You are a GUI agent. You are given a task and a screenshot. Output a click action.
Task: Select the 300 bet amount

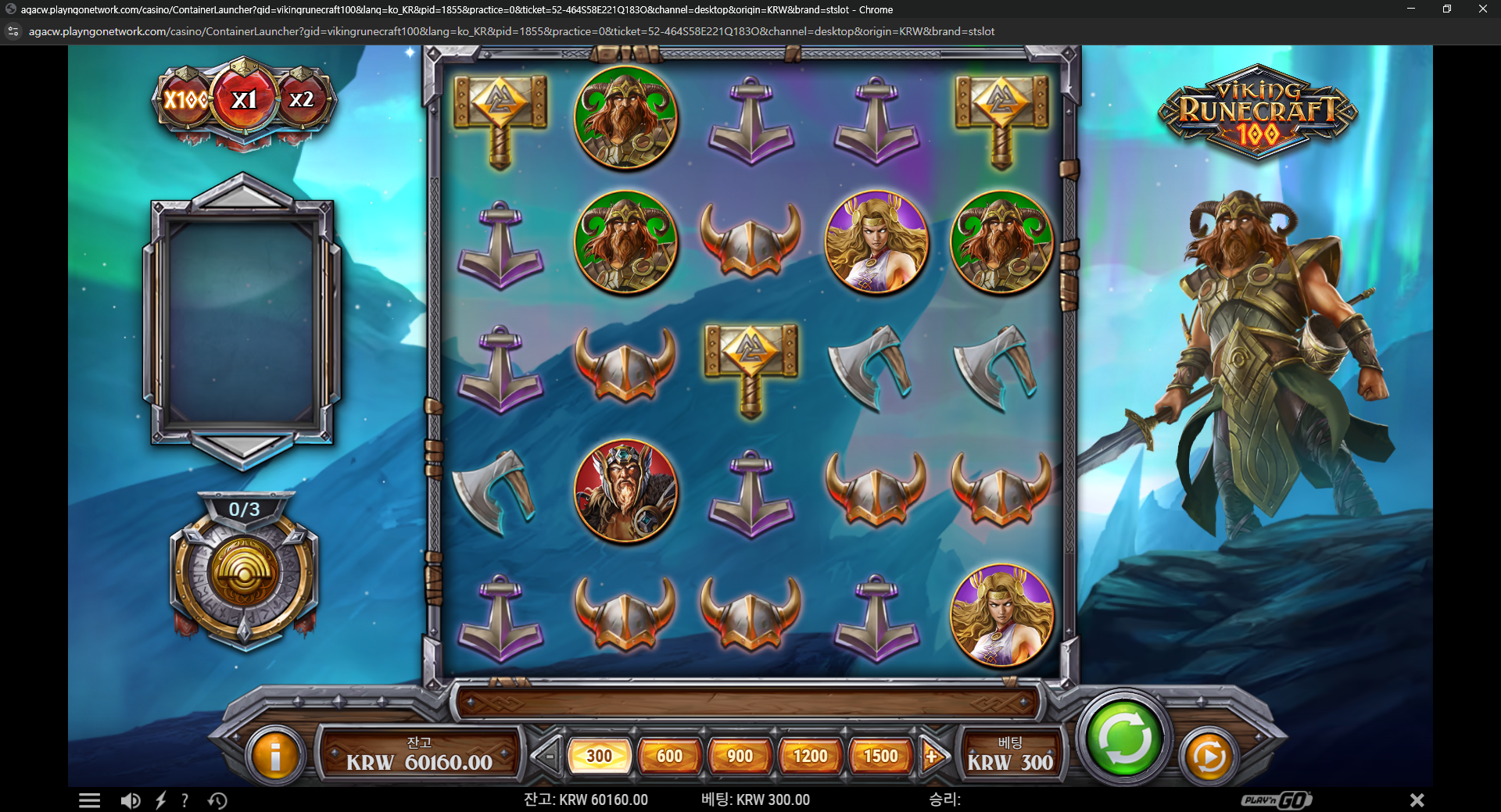599,756
